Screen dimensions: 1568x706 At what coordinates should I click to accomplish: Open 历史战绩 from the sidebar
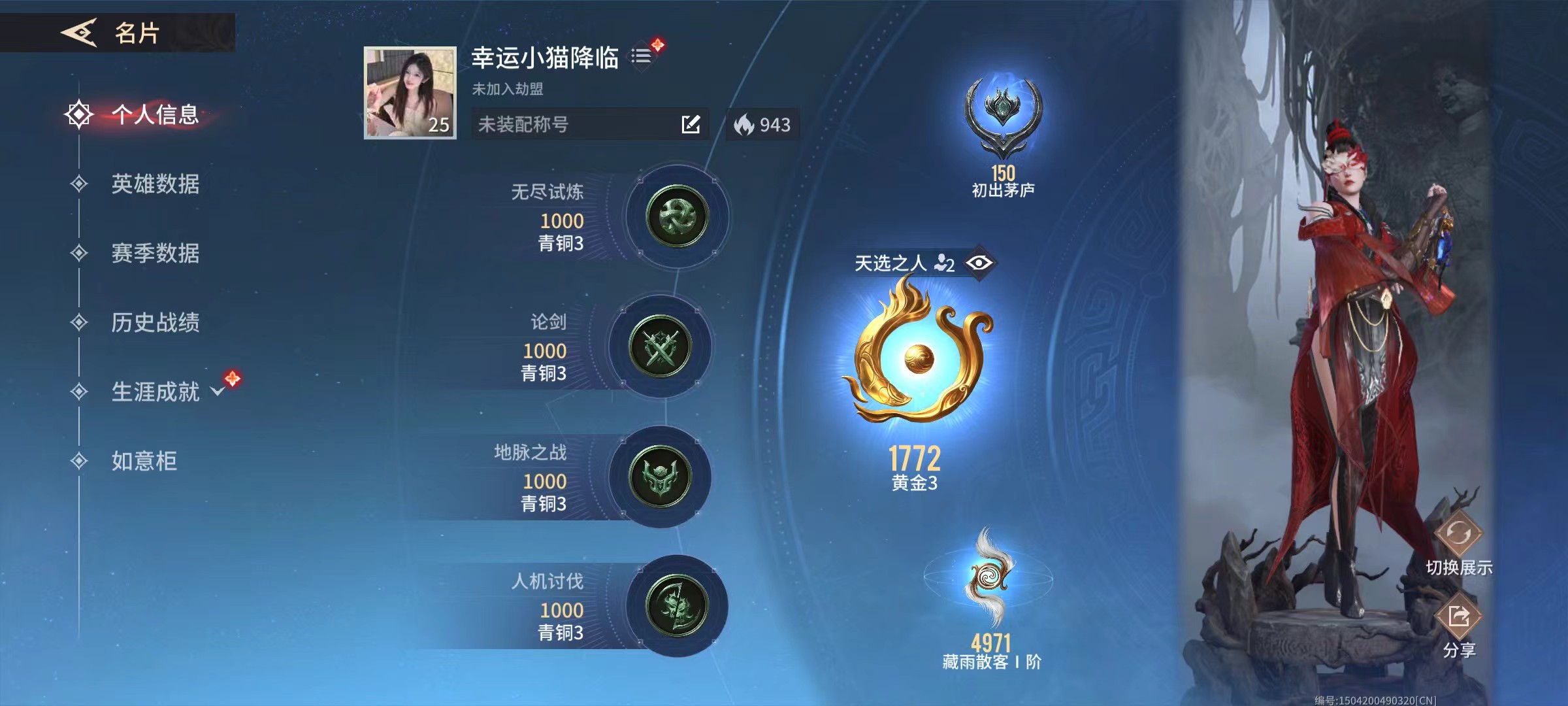coord(157,324)
